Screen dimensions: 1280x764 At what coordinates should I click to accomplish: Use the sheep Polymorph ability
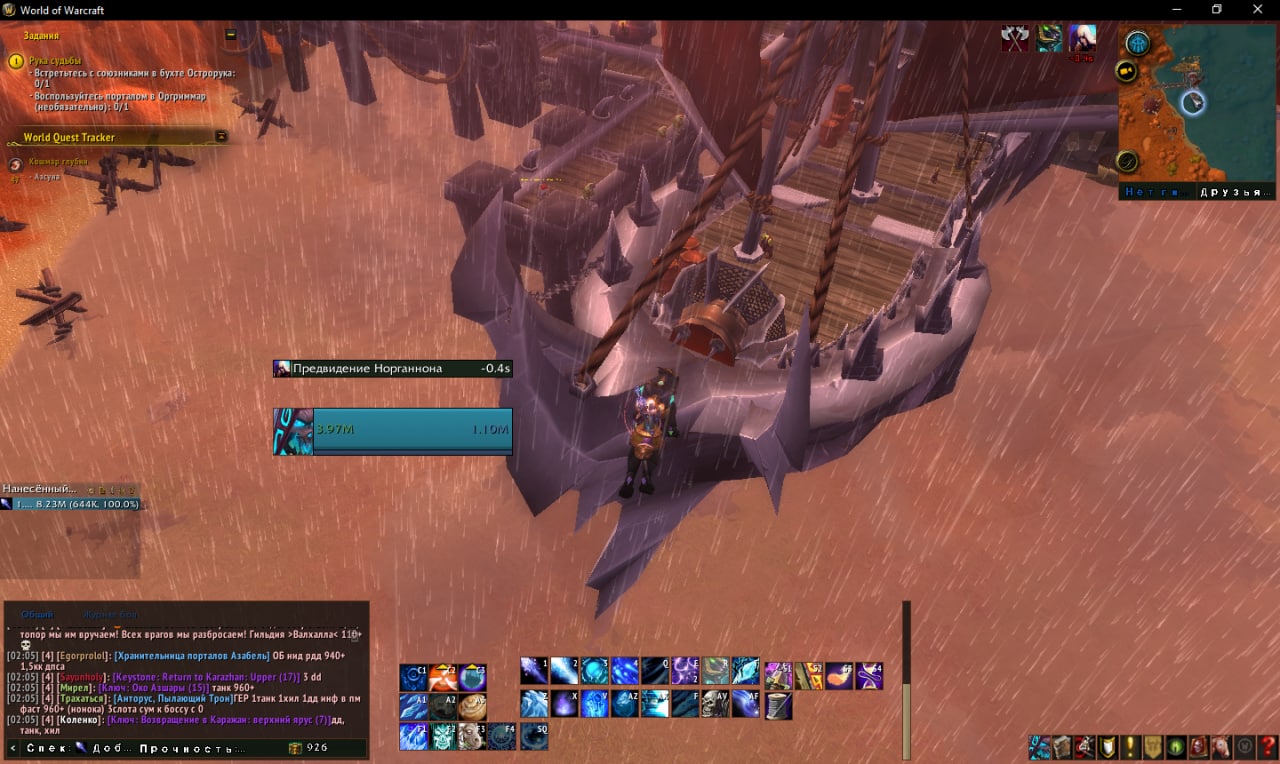[x=472, y=737]
